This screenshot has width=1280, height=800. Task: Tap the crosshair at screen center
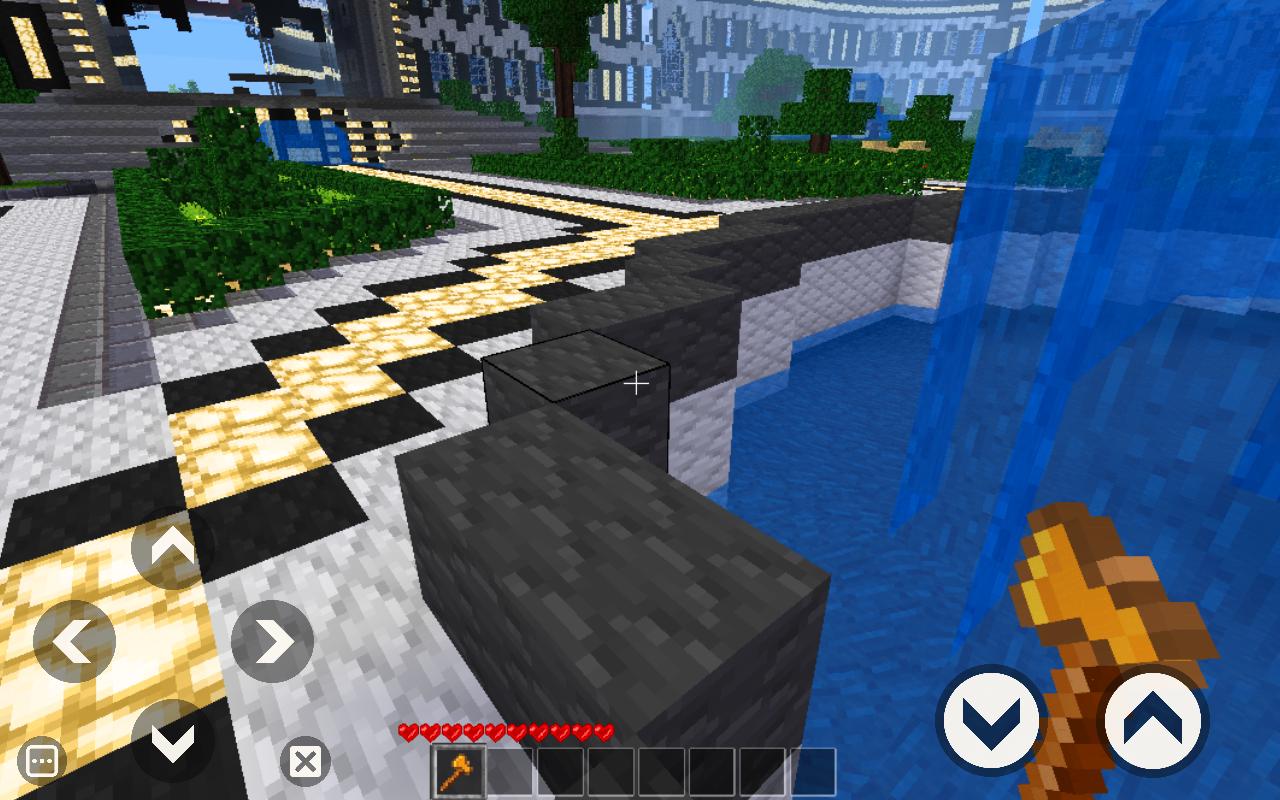click(x=638, y=384)
